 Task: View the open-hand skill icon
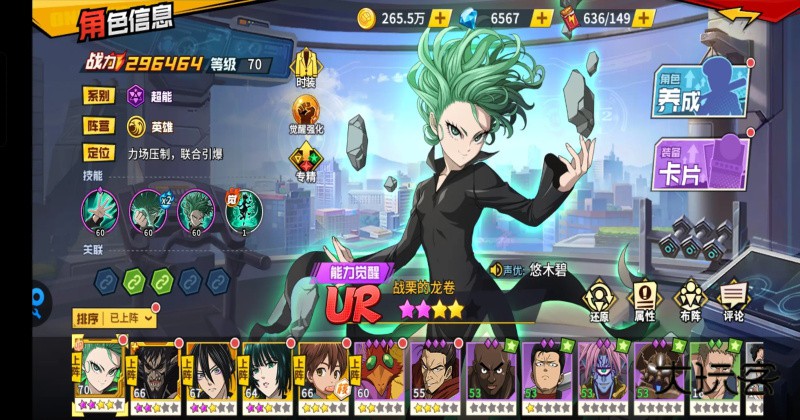[x=100, y=209]
